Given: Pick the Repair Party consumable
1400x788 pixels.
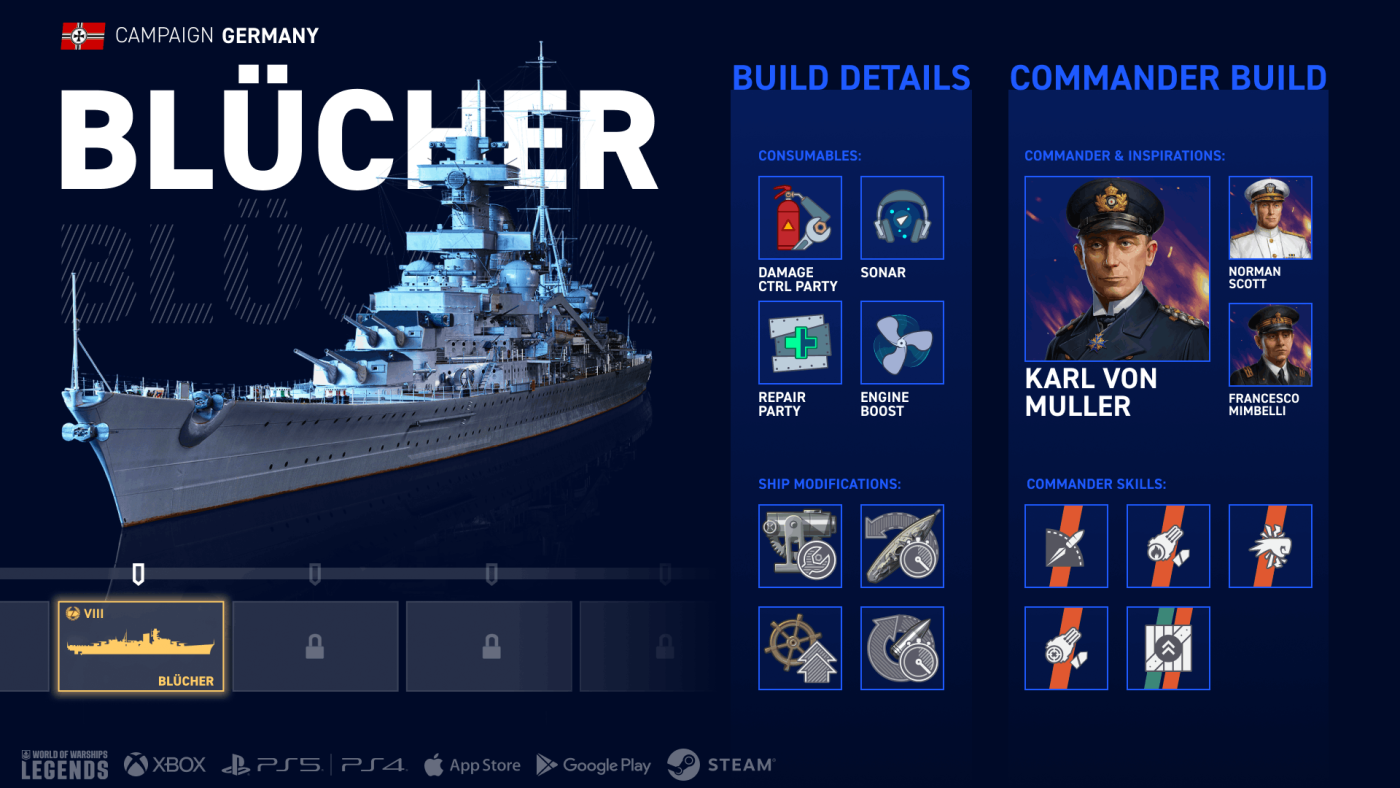Looking at the screenshot, I should (800, 343).
